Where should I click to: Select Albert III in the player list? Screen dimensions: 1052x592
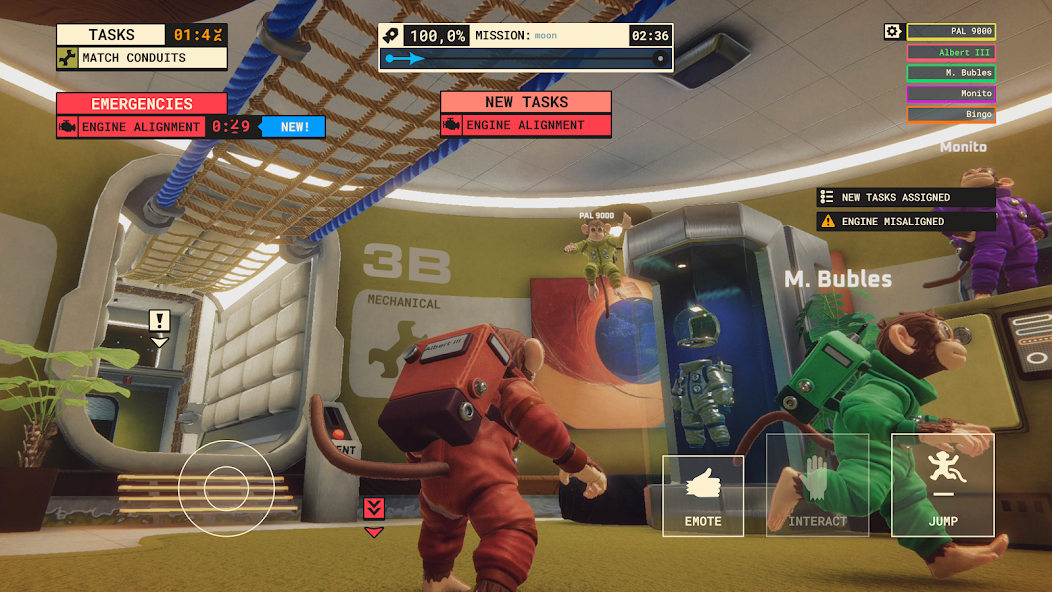coord(951,53)
